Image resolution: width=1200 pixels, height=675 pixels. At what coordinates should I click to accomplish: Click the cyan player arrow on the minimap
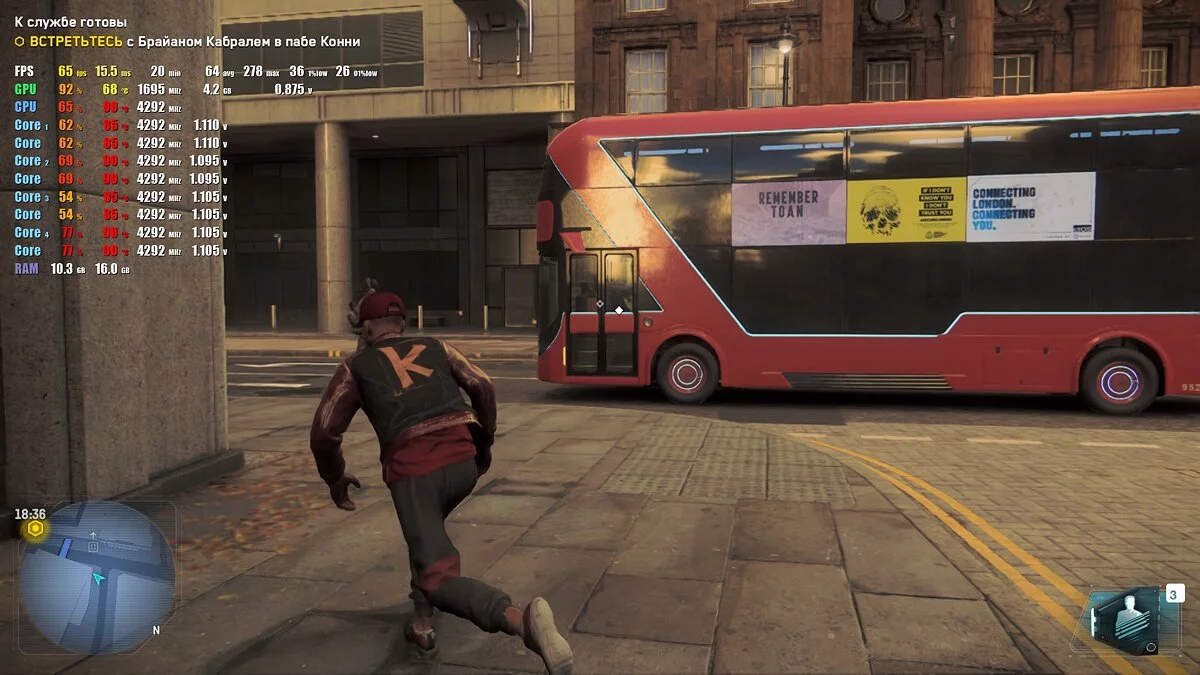click(98, 578)
